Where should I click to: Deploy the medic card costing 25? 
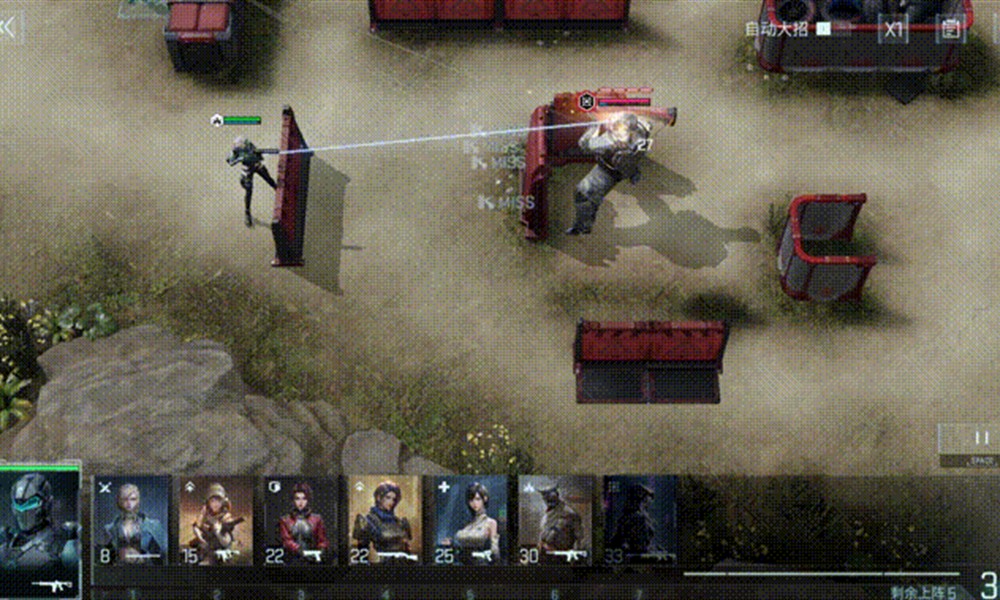pos(471,520)
